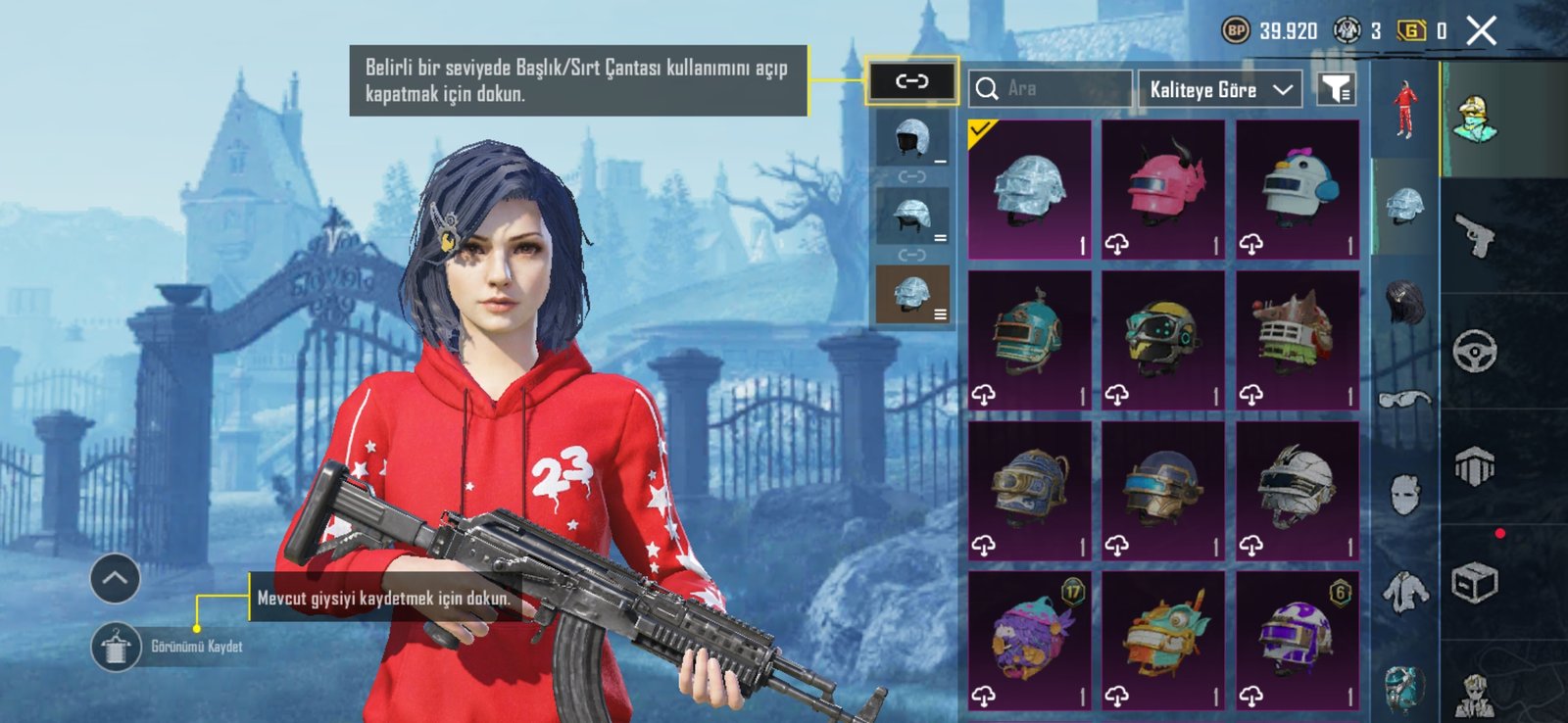This screenshot has height=723, width=1568.
Task: Collapse the panel with the up arrow button
Action: click(x=115, y=578)
